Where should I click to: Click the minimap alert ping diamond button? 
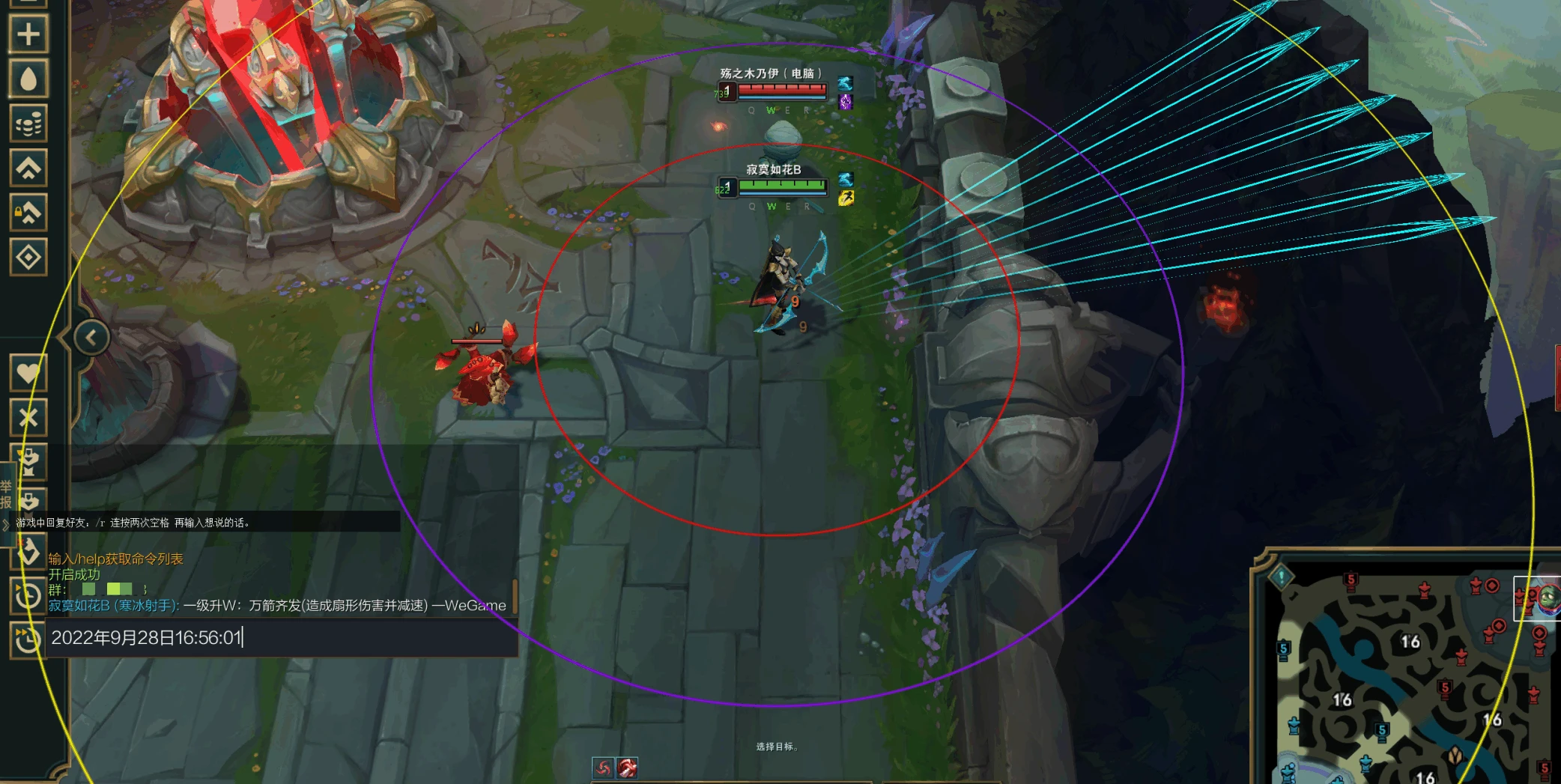pyautogui.click(x=1282, y=577)
